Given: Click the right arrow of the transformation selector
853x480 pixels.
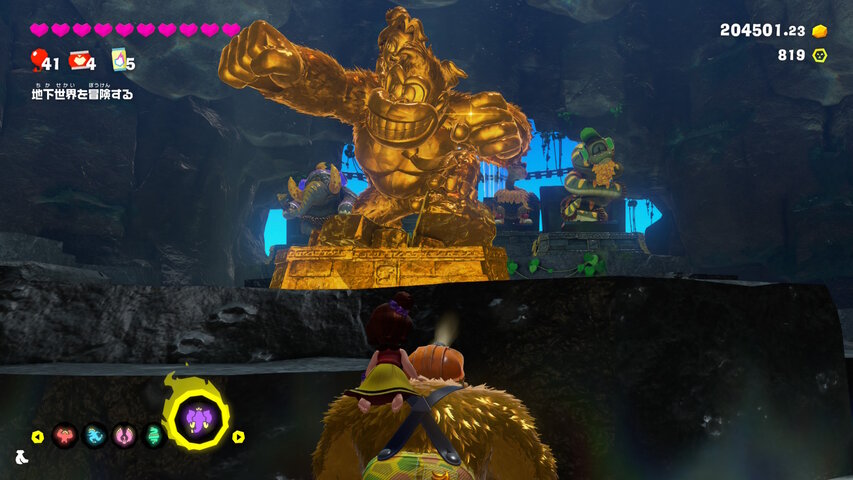Looking at the screenshot, I should (239, 437).
